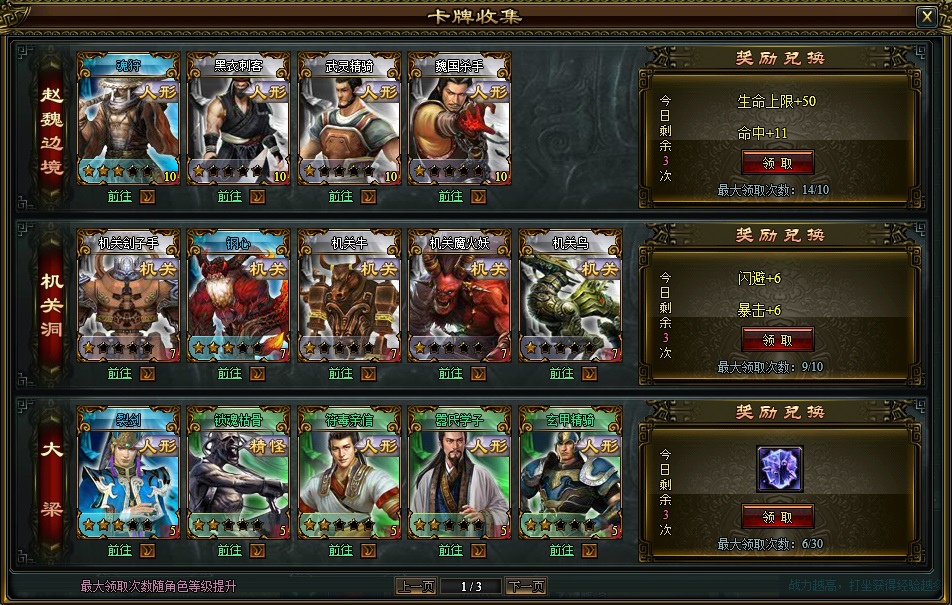The height and width of the screenshot is (605, 952).
Task: Claim the 赵魏边境 reward with 领取
Action: [777, 163]
